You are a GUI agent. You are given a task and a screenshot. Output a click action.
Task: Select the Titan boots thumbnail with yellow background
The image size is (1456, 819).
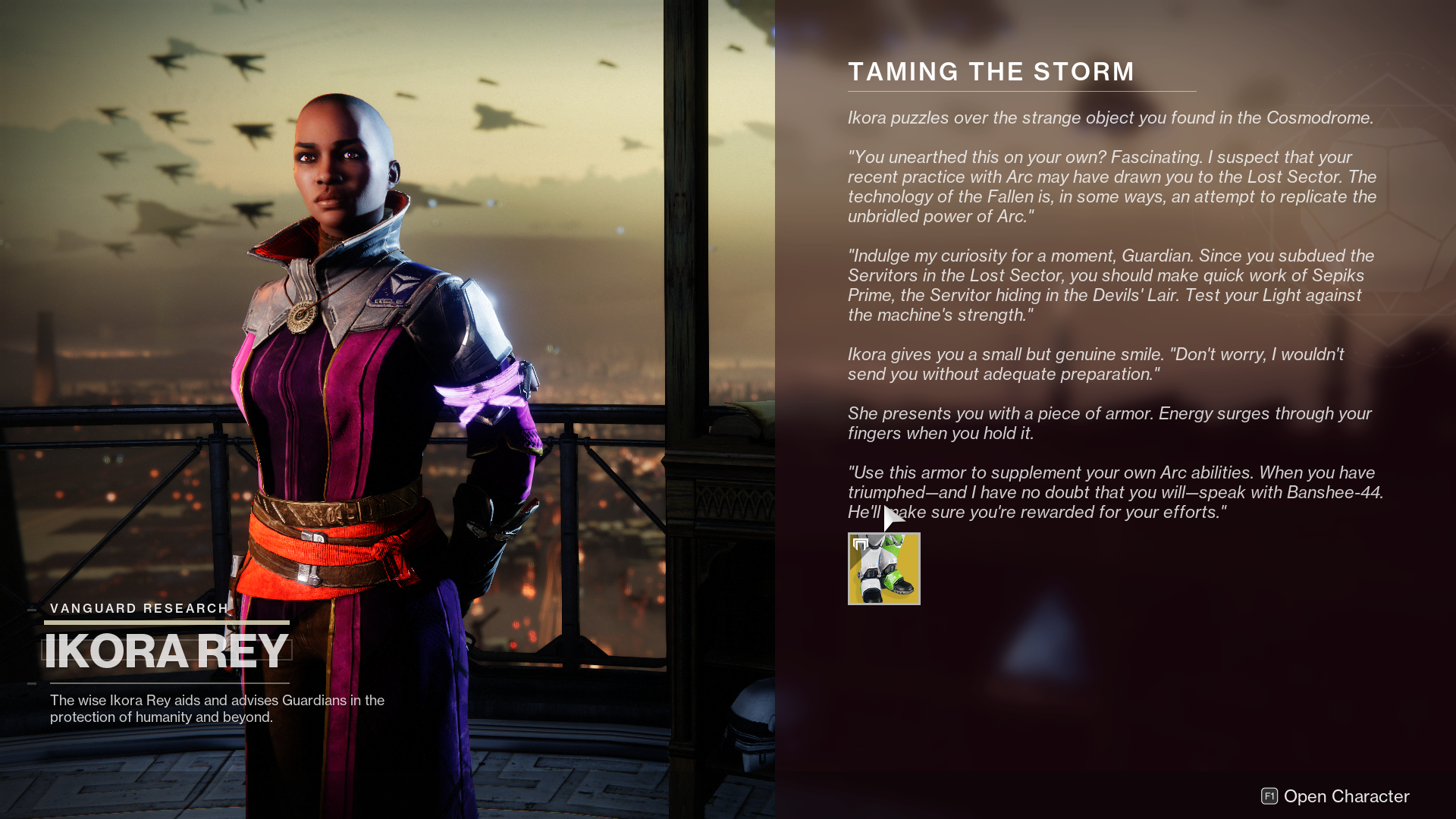[x=883, y=569]
